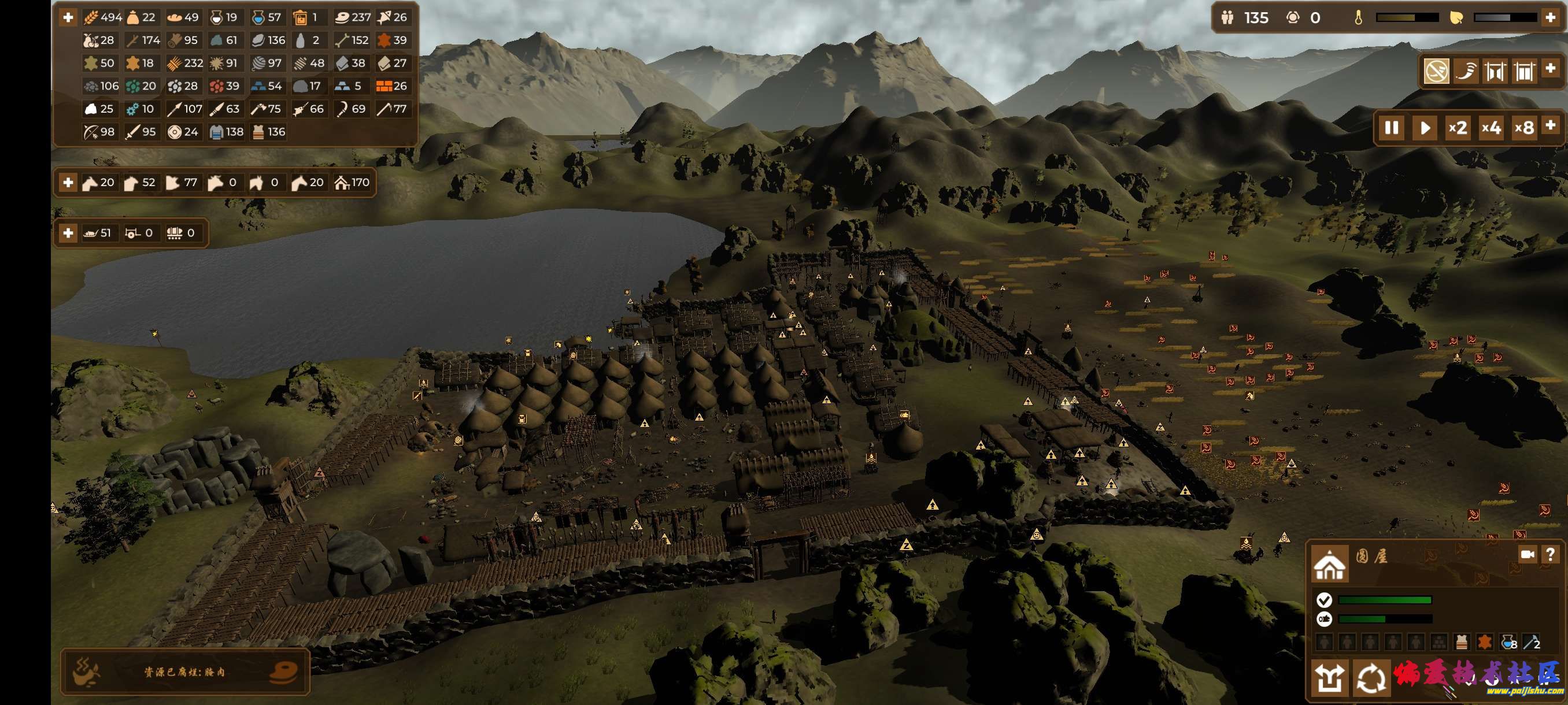Toggle the crossed-out horn alert button
The image size is (1568, 705).
coord(1437,72)
